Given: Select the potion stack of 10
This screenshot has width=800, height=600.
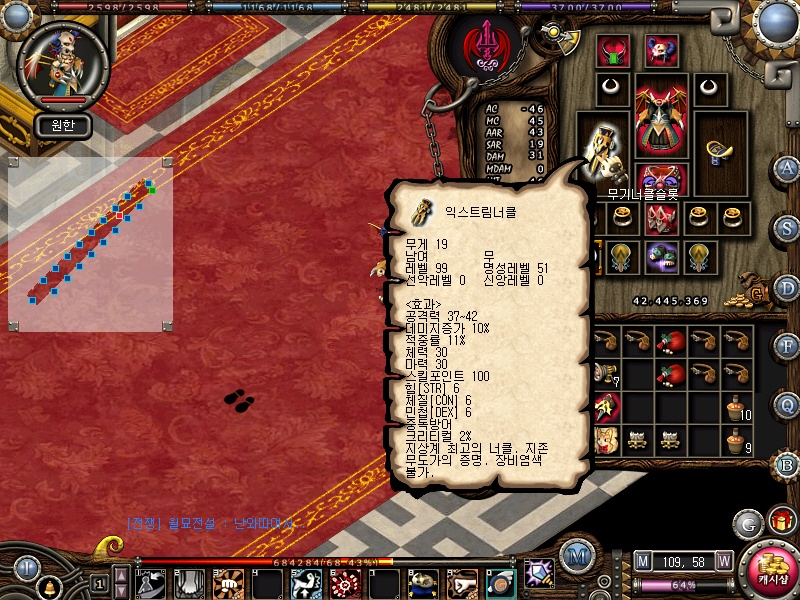Looking at the screenshot, I should point(737,407).
